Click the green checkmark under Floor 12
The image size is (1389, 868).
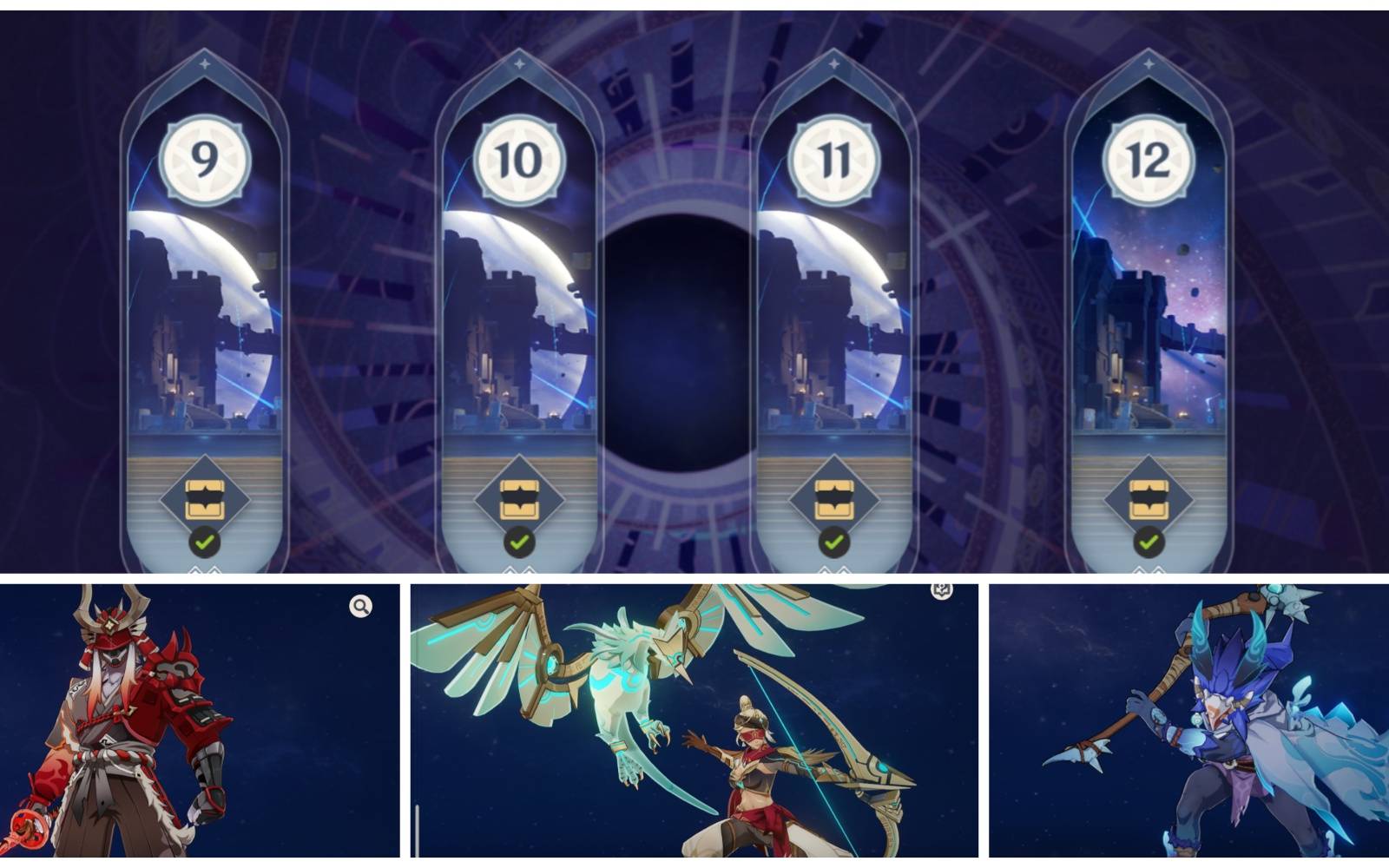click(1150, 541)
